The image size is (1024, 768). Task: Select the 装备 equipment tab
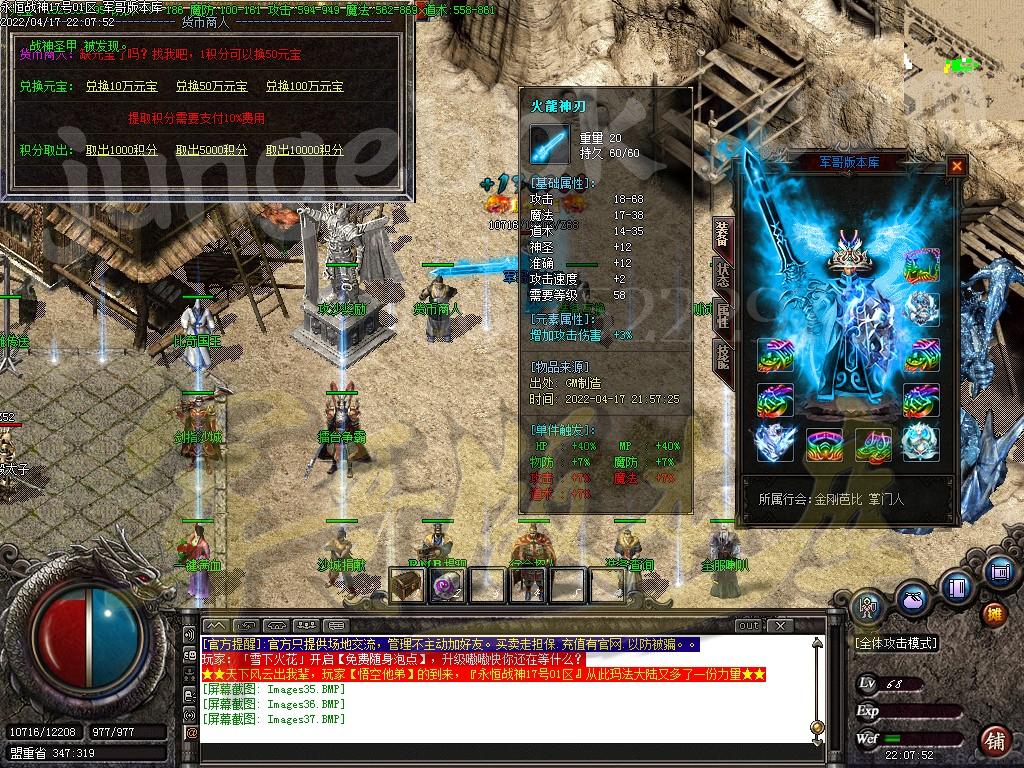tap(722, 235)
